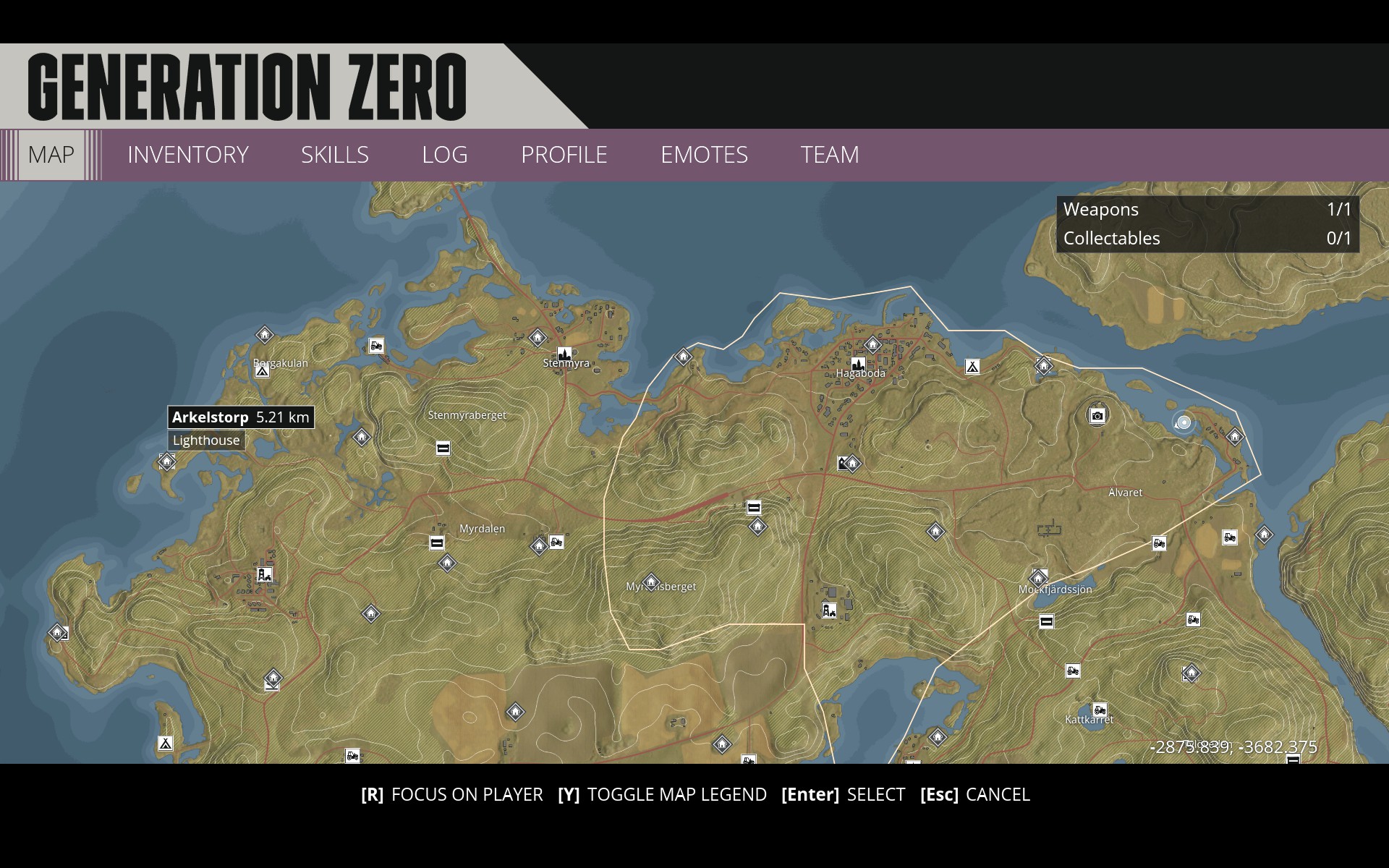Open the SKILLS tab
Viewport: 1389px width, 868px height.
(x=335, y=155)
